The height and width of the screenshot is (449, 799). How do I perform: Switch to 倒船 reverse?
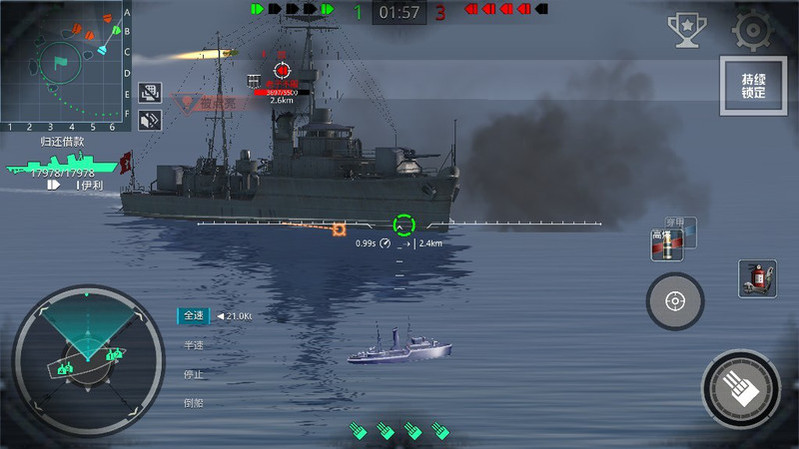pos(193,403)
